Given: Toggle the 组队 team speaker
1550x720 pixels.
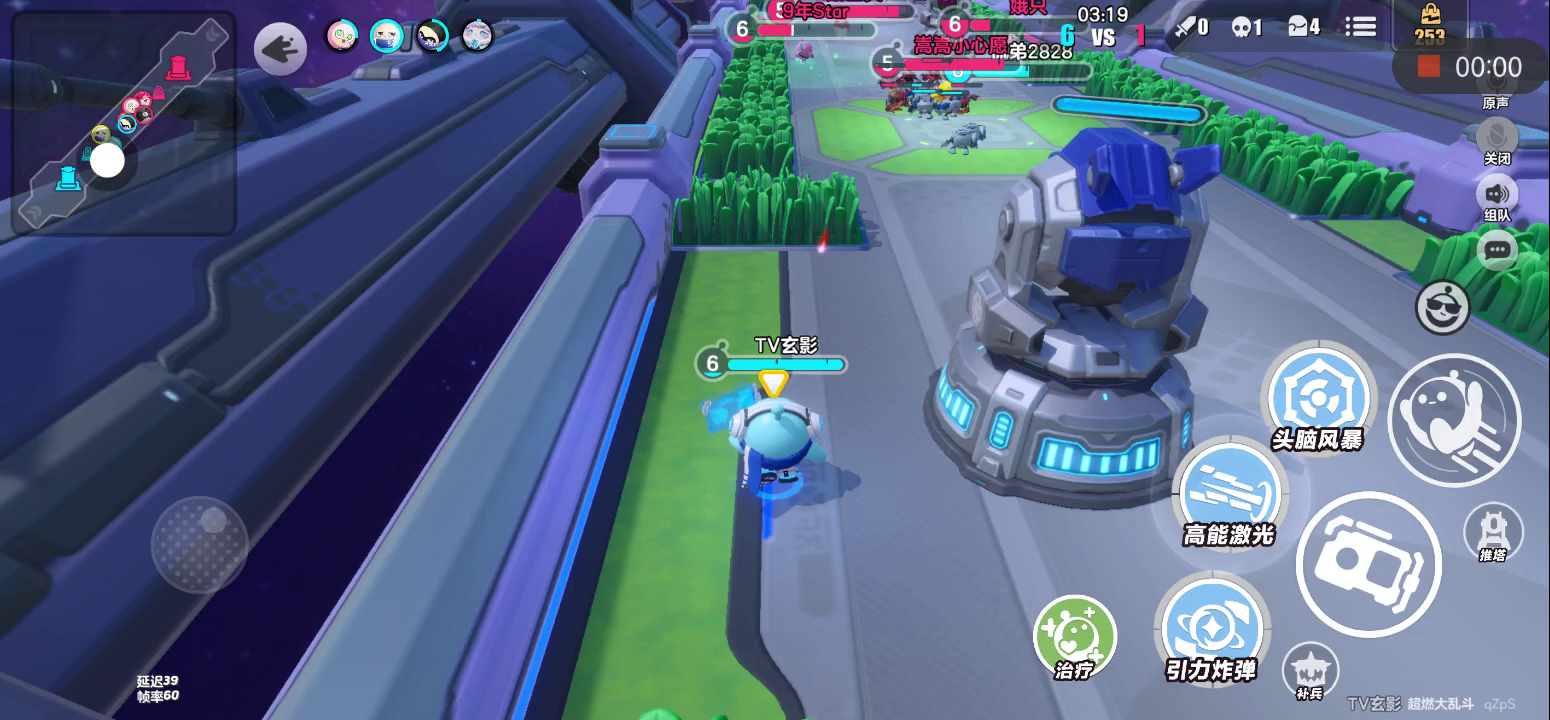Looking at the screenshot, I should click(1496, 194).
